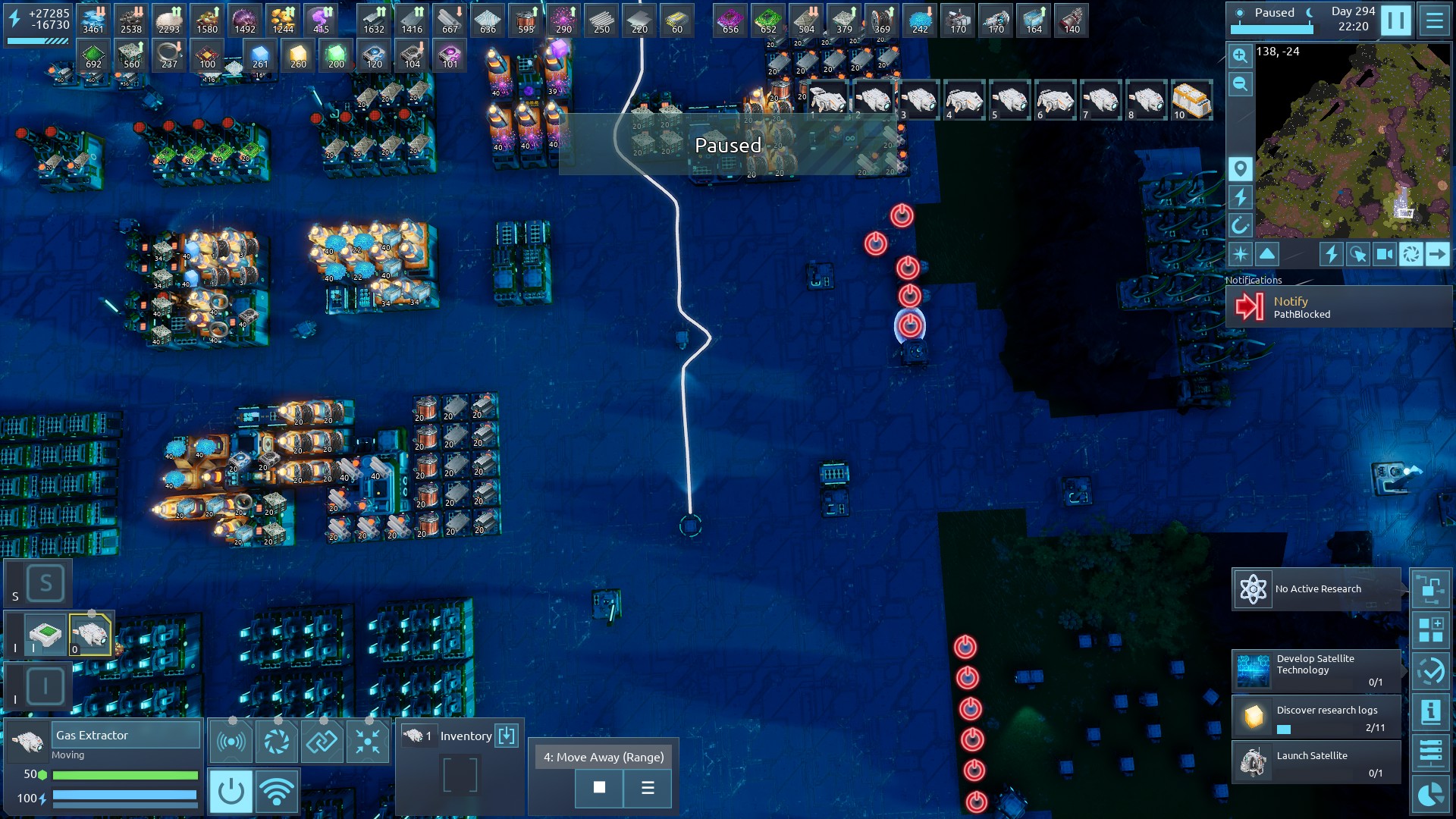Select the yellow truck in slot 10
Image resolution: width=1456 pixels, height=819 pixels.
tap(1191, 101)
